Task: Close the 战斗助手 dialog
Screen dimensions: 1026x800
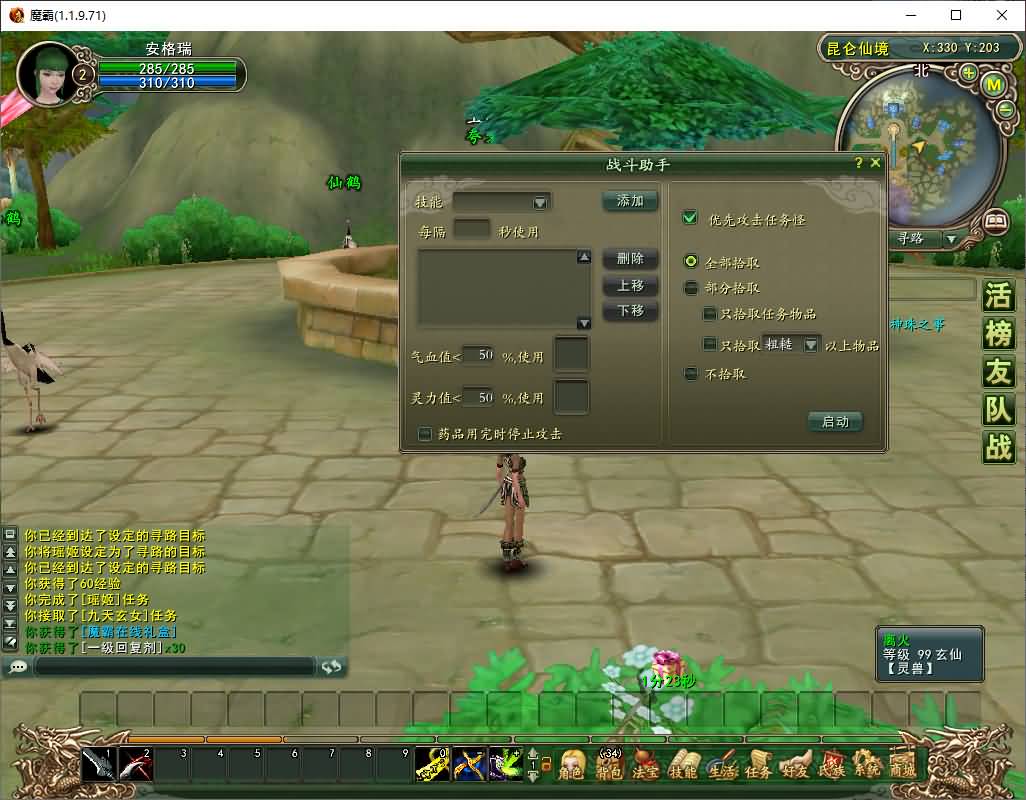Action: (876, 163)
